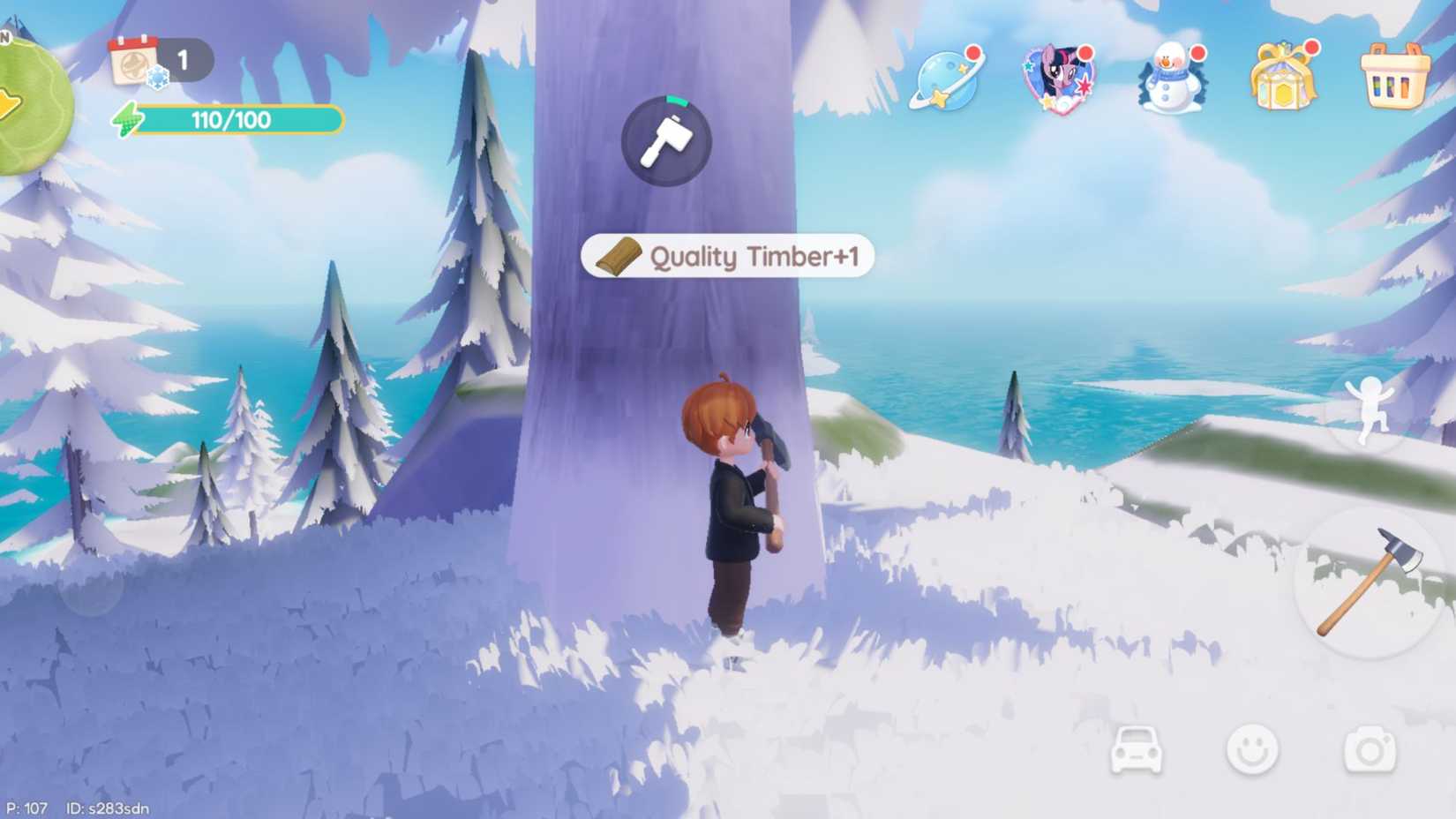Tap the car vehicle icon
The height and width of the screenshot is (819, 1456).
[1135, 752]
